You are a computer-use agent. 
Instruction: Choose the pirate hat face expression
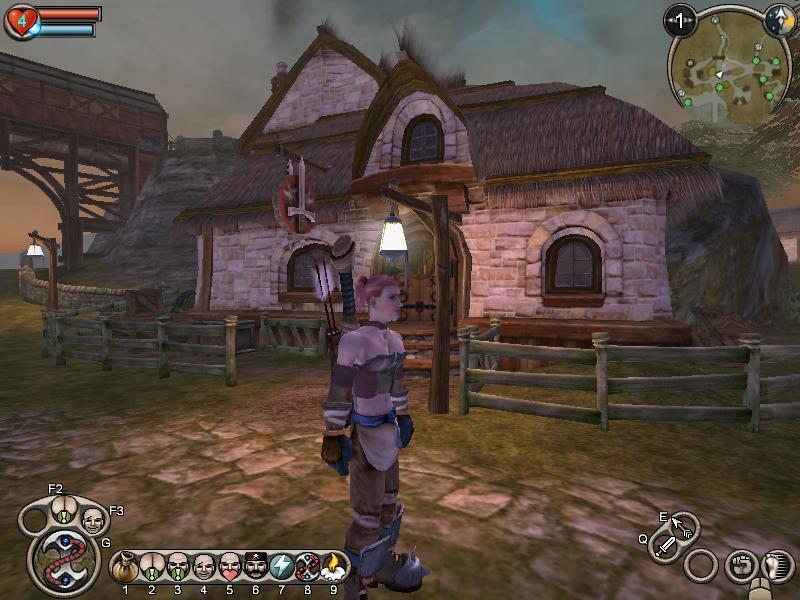[255, 567]
